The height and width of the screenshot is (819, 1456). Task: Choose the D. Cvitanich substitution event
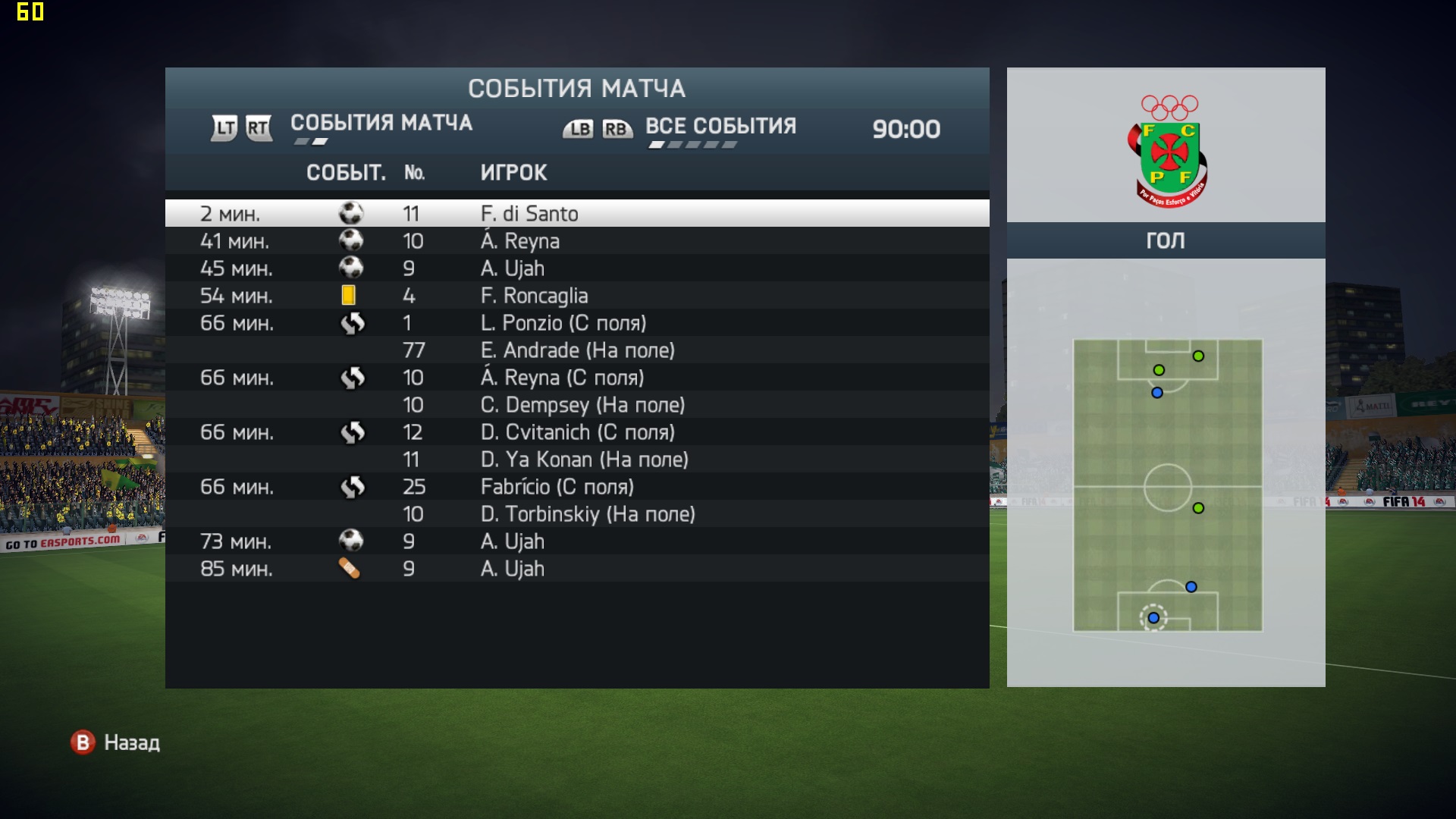576,432
